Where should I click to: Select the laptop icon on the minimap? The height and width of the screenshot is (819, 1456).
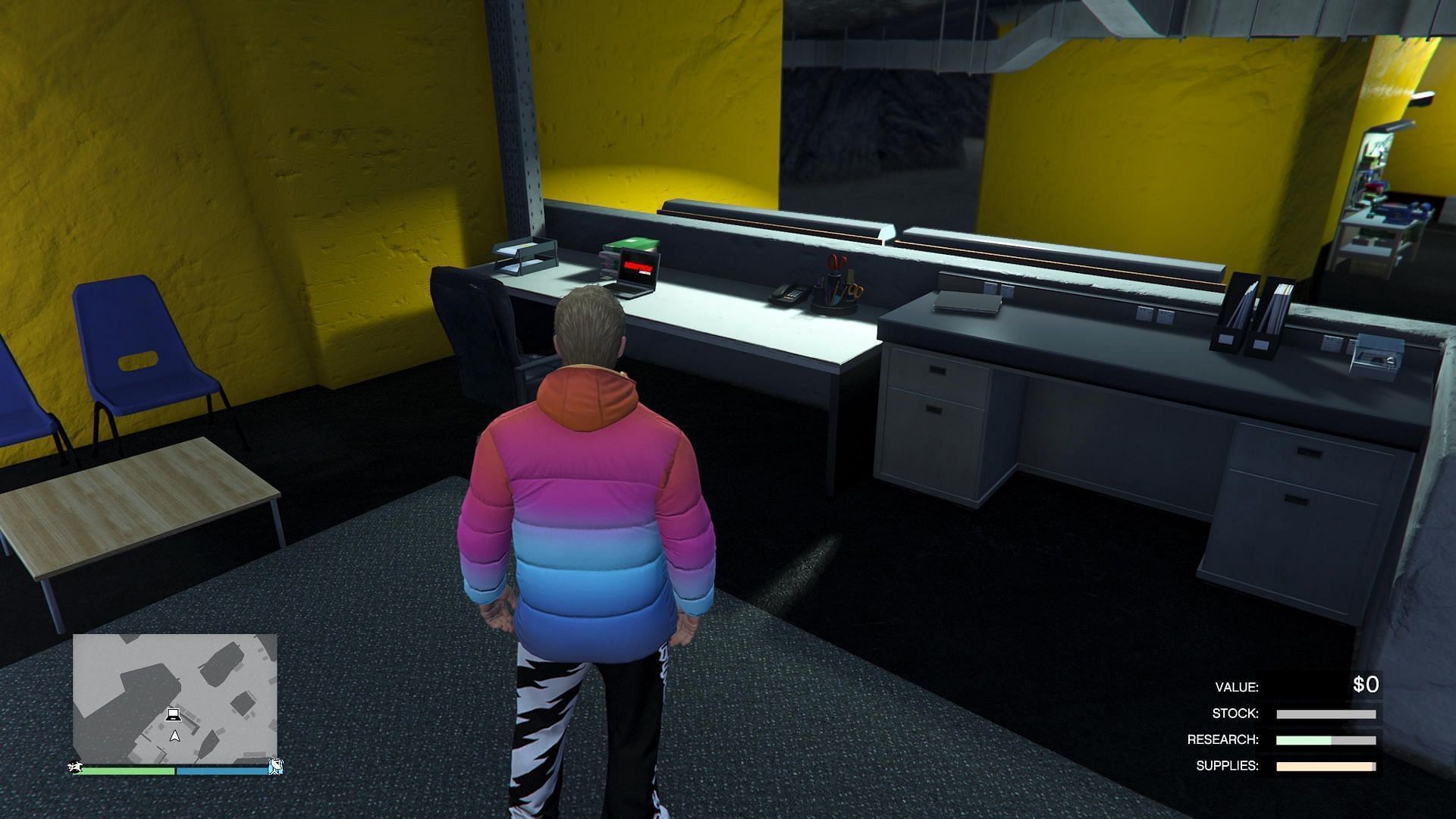tap(174, 715)
